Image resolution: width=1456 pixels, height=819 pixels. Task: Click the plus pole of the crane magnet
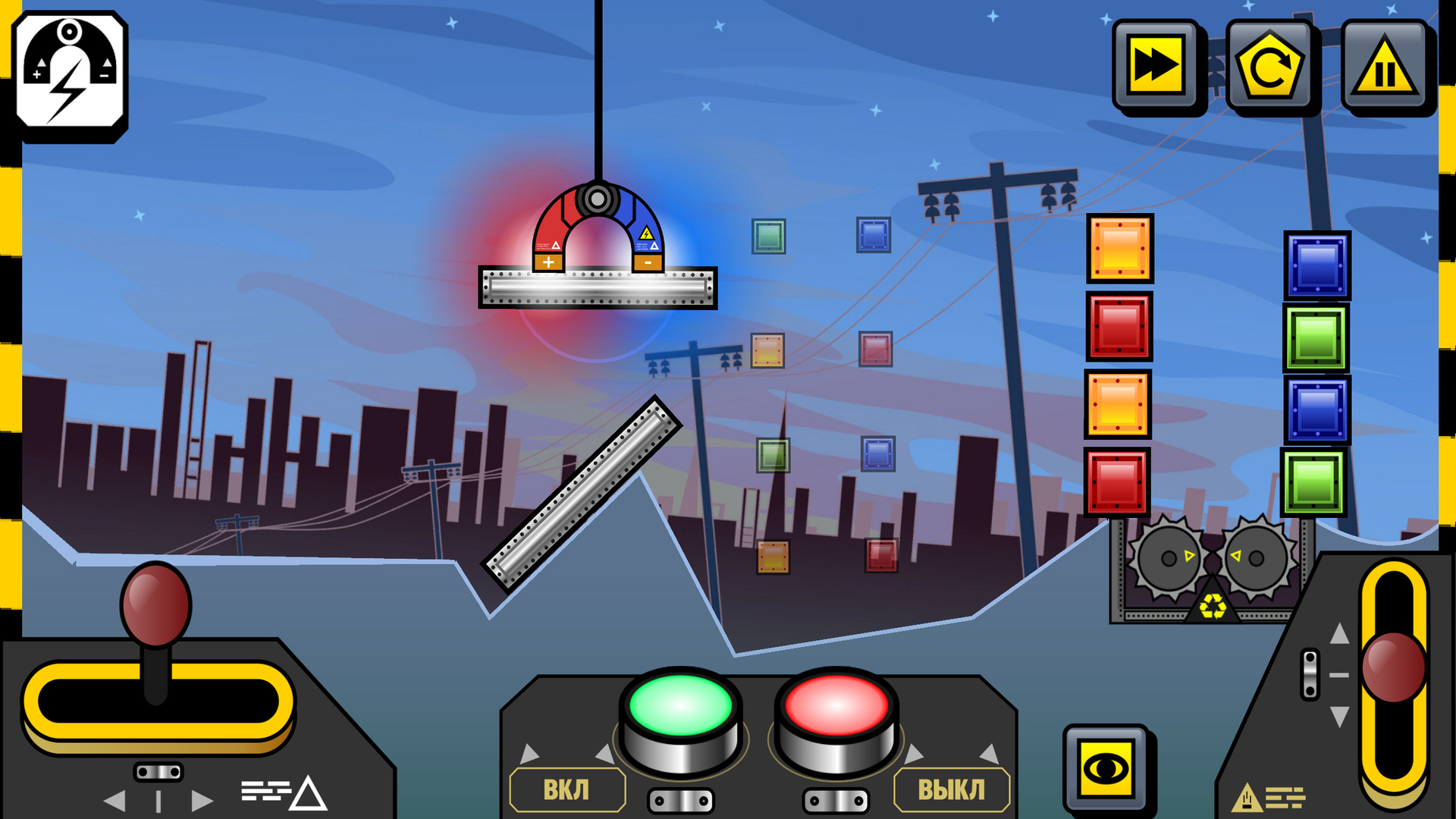[x=548, y=261]
